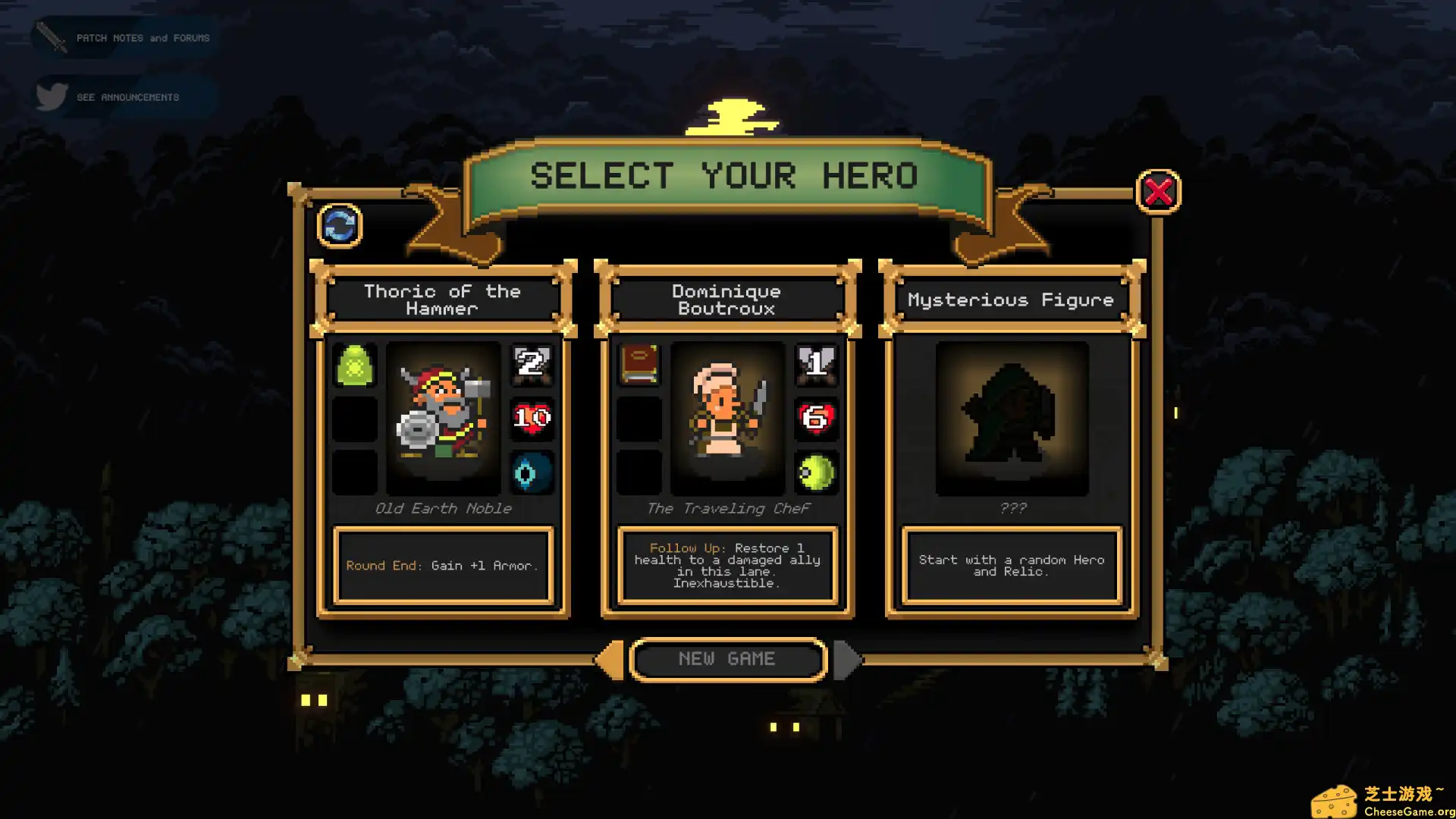Start a match with New Game
The width and height of the screenshot is (1456, 819).
pos(727,658)
